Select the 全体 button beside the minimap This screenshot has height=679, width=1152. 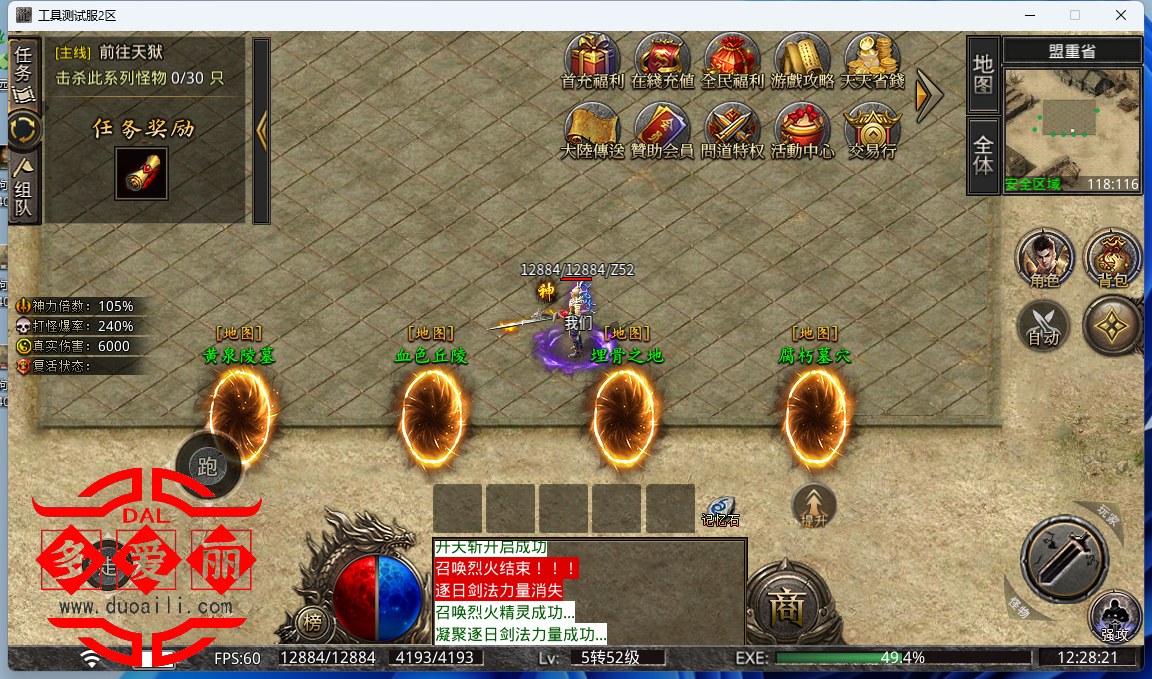tap(983, 155)
